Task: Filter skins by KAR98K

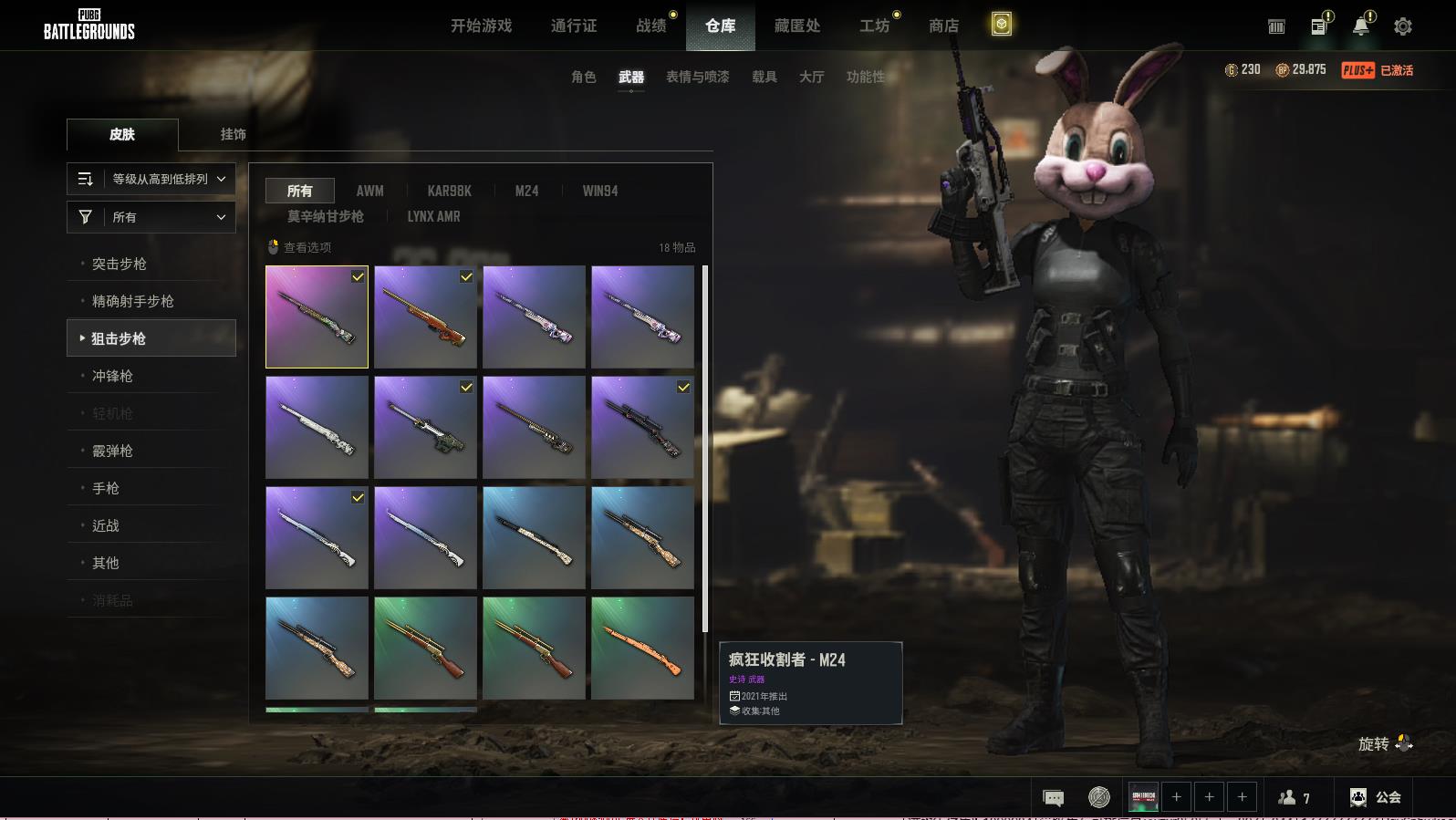Action: (x=450, y=191)
